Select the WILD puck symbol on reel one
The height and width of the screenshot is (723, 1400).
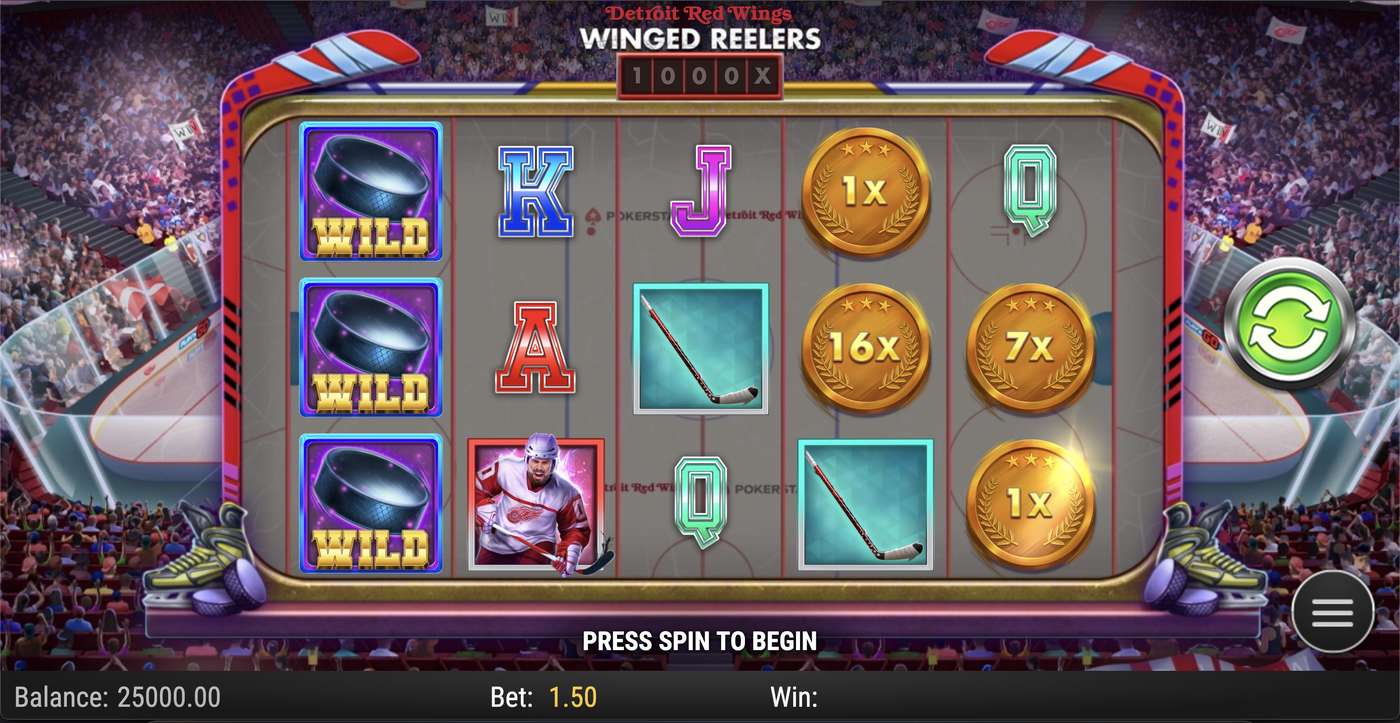click(x=371, y=192)
